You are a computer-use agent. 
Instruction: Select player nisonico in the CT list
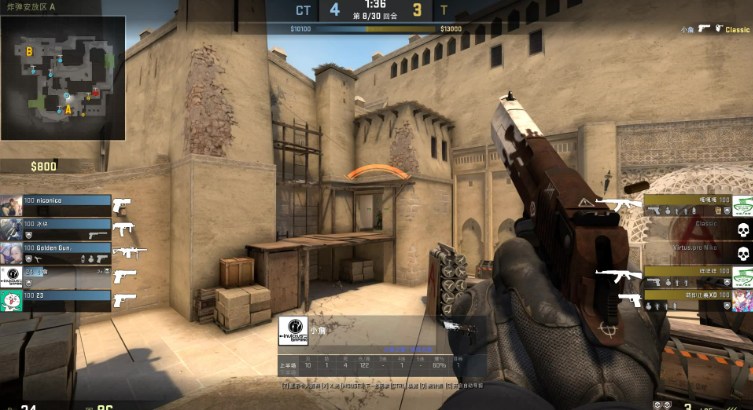click(56, 201)
